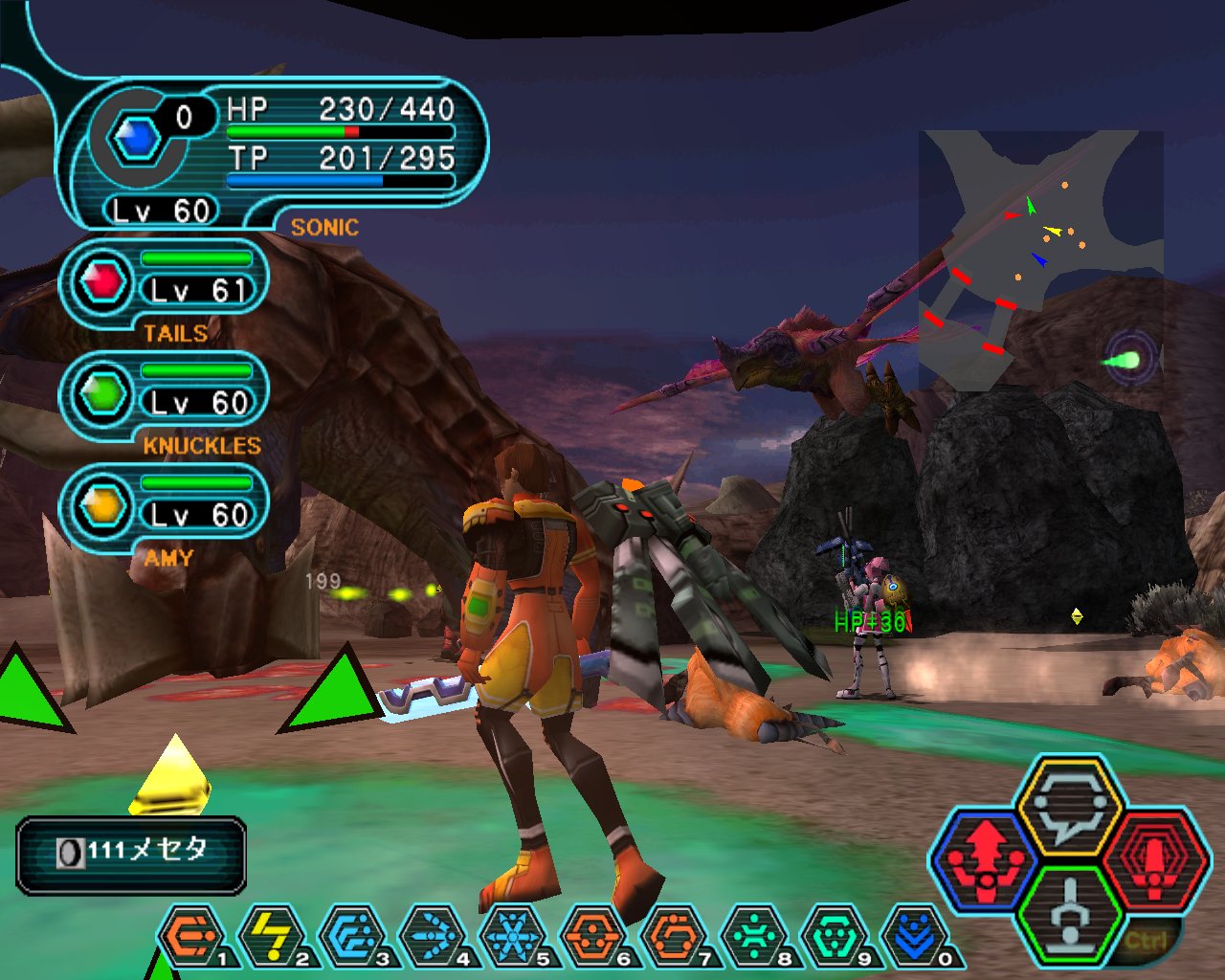Trigger the blue arrow technique in slot 4
The image size is (1225, 980).
point(433,937)
